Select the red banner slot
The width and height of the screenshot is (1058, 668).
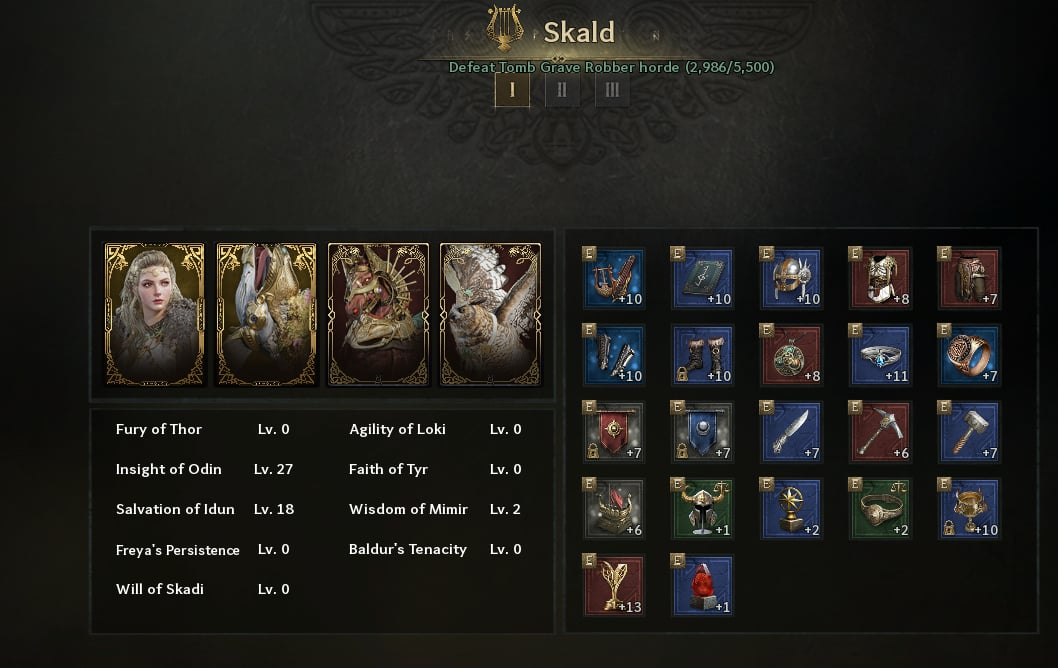tap(614, 432)
